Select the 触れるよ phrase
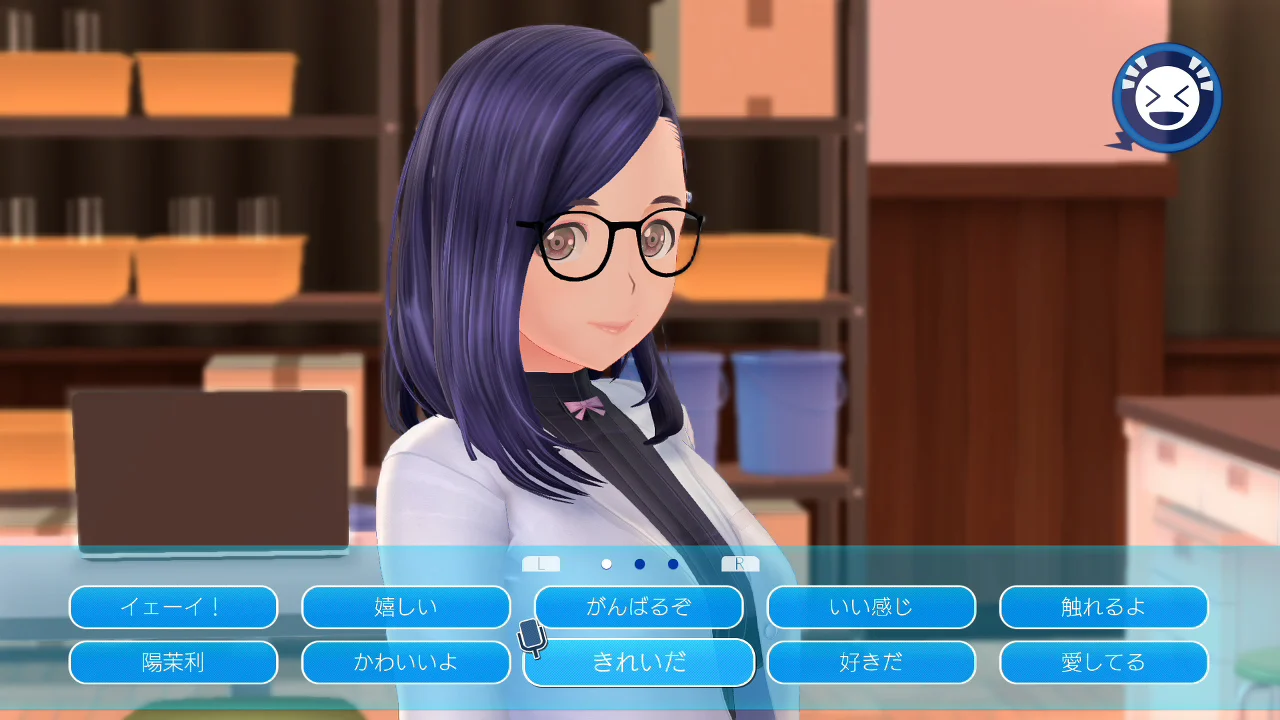The image size is (1280, 720). point(1103,607)
